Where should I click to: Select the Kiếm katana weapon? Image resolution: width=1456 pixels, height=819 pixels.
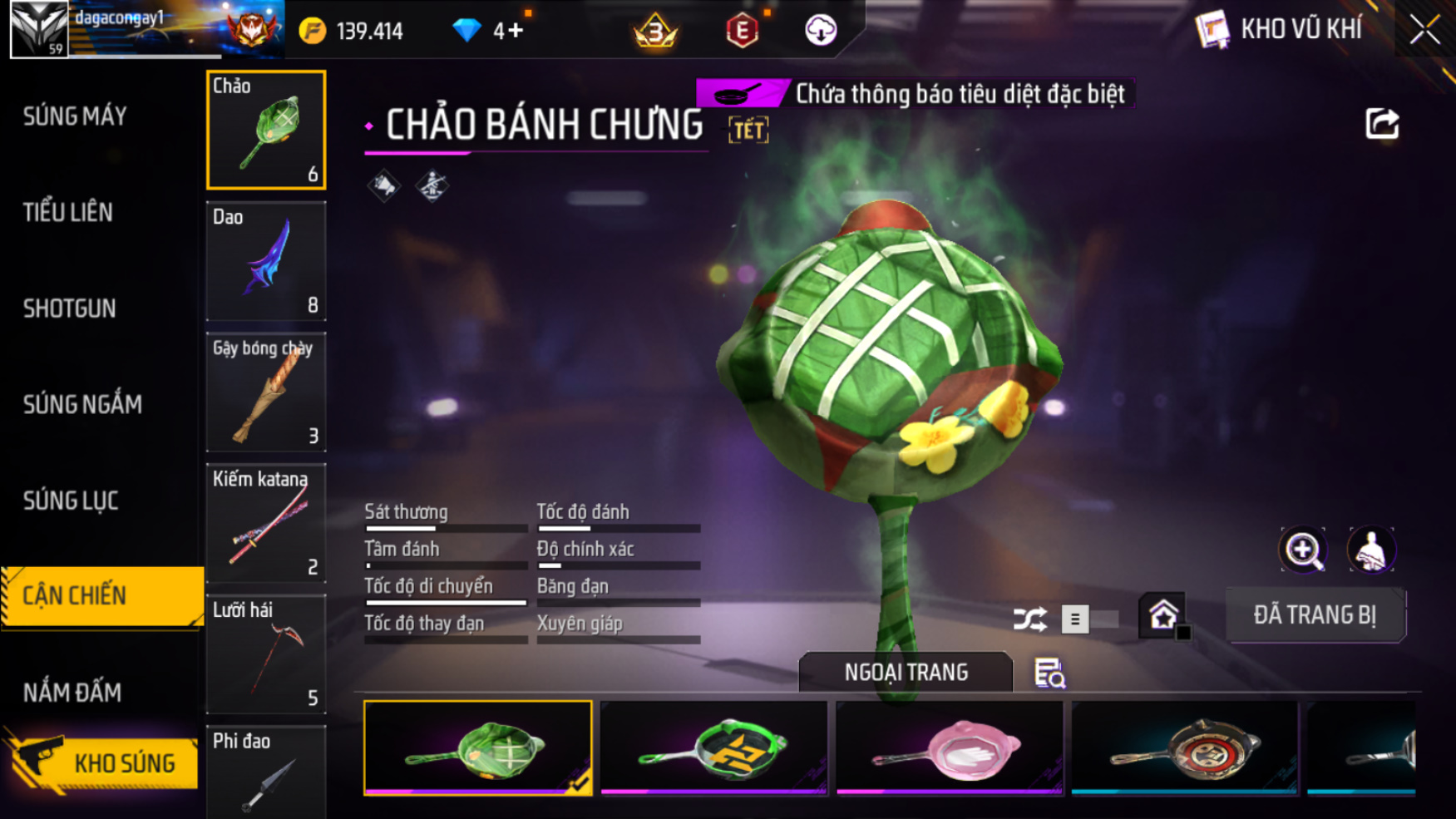(x=266, y=523)
